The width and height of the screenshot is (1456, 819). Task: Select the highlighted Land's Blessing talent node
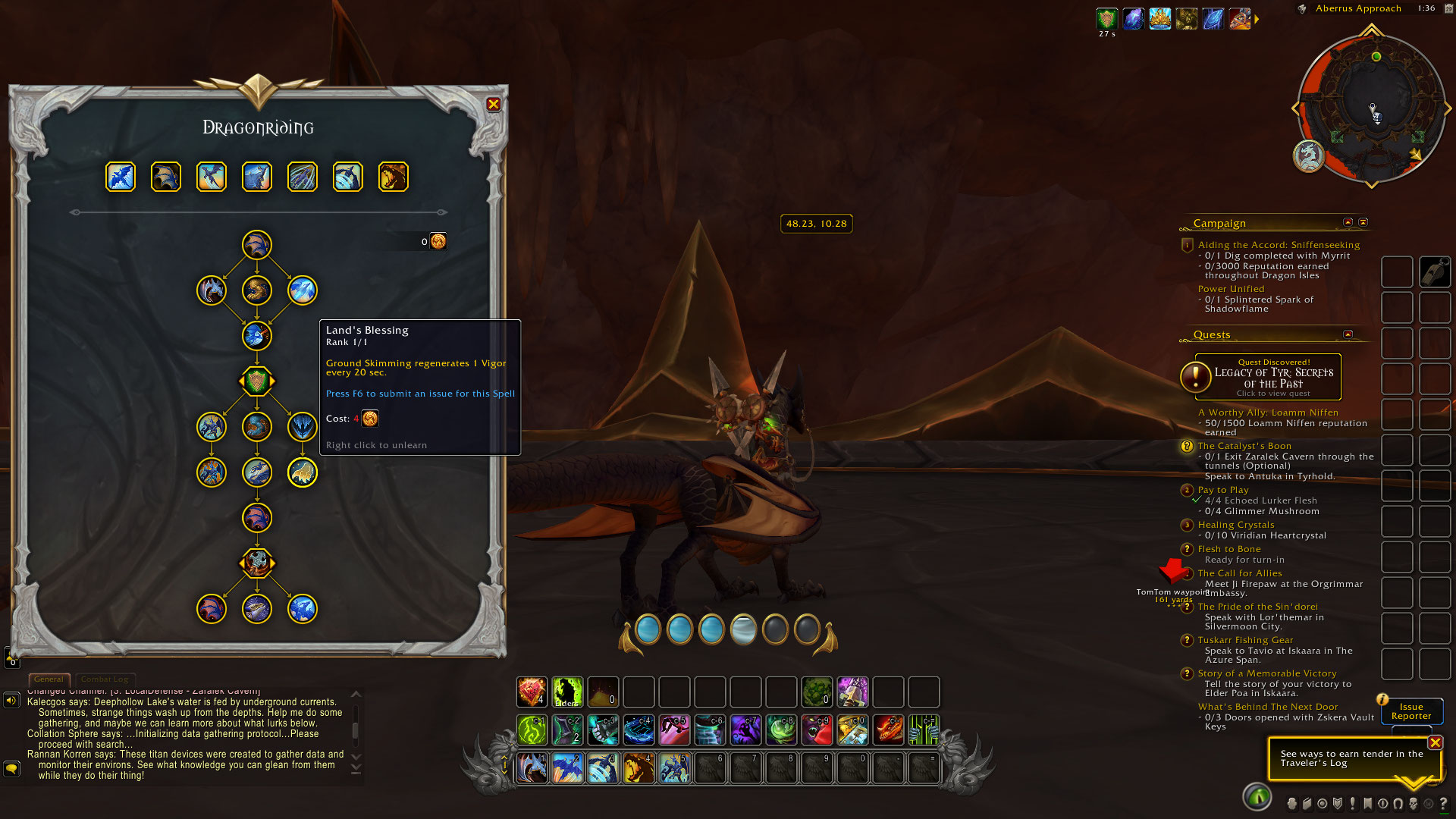tap(303, 472)
